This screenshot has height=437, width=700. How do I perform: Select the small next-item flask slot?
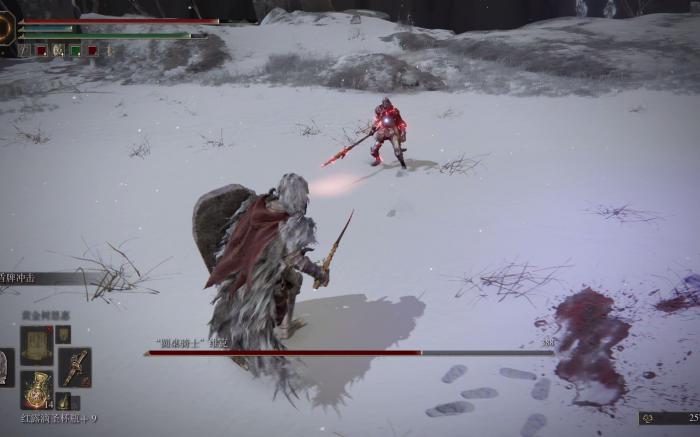click(x=63, y=401)
